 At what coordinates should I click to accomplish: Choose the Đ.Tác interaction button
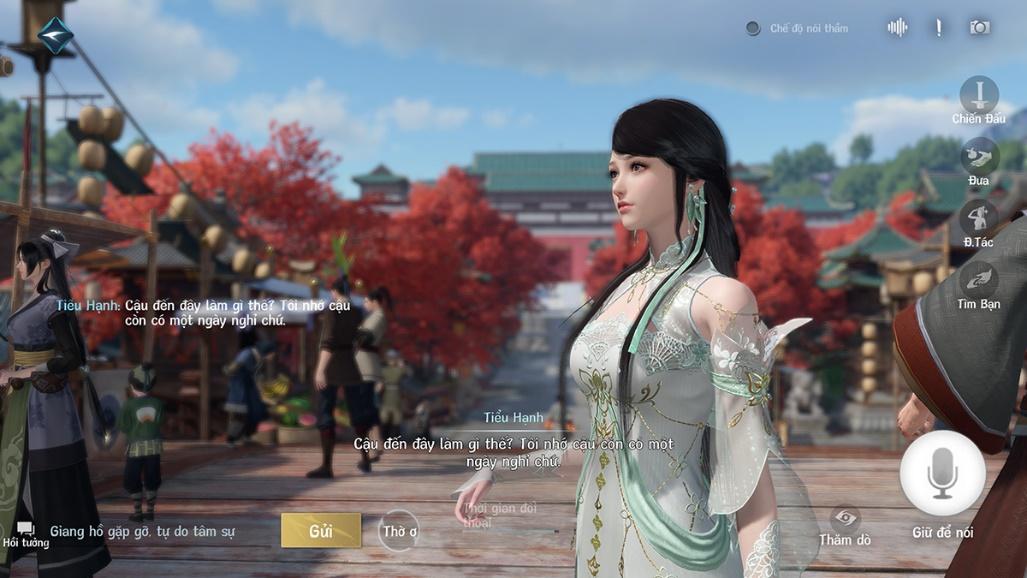pos(979,218)
